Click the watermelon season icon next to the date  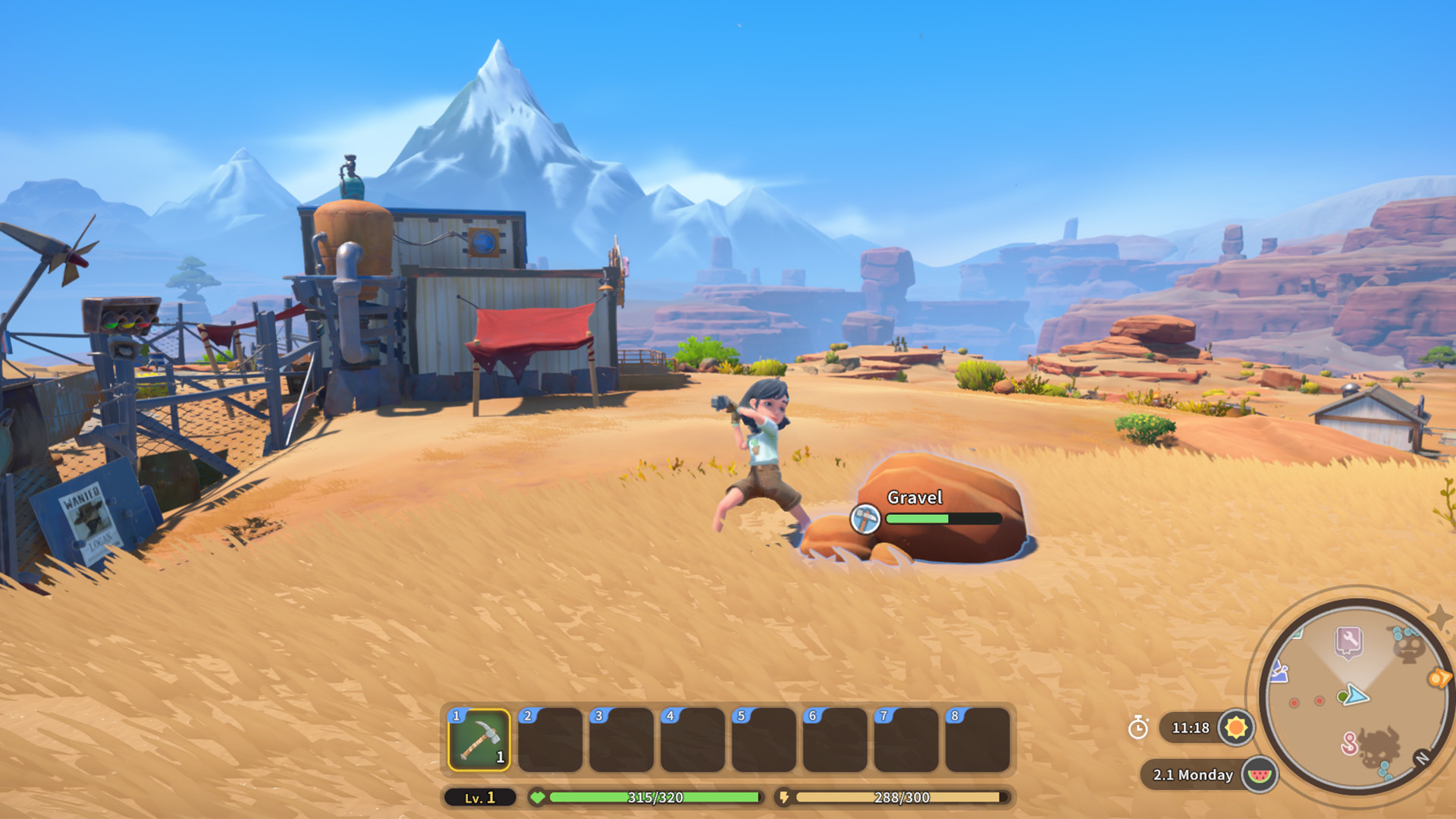pyautogui.click(x=1259, y=775)
